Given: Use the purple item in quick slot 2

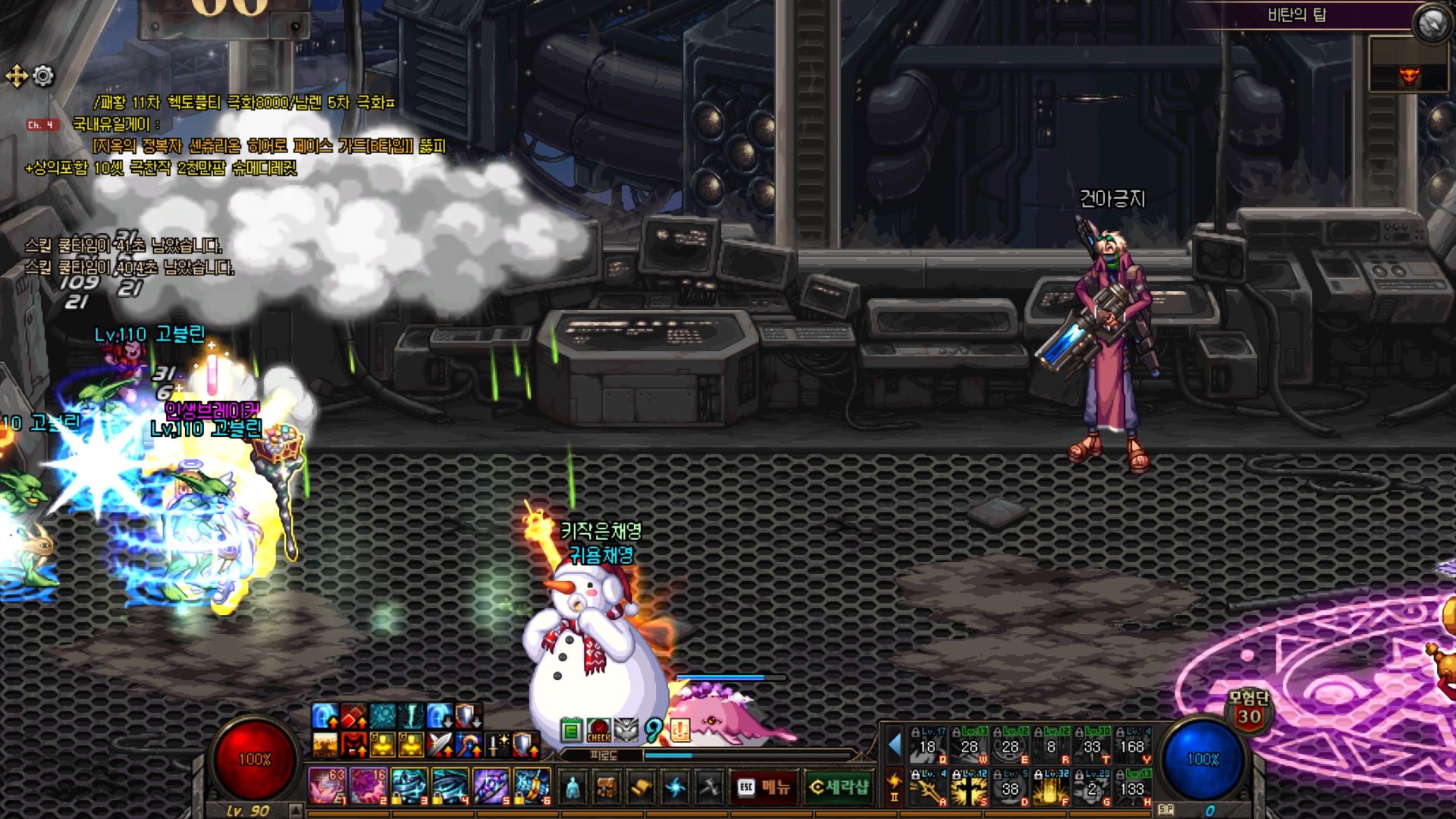Looking at the screenshot, I should point(368,786).
